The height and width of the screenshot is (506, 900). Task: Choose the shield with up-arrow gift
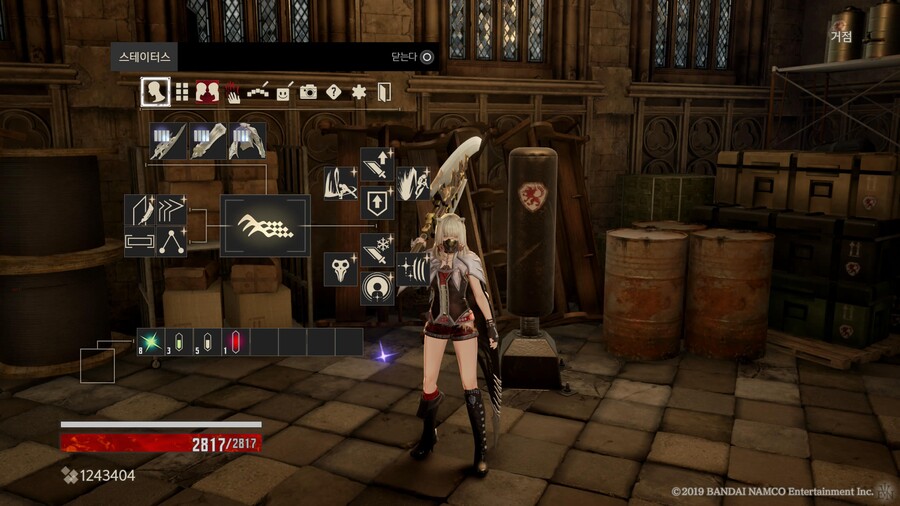pyautogui.click(x=377, y=202)
